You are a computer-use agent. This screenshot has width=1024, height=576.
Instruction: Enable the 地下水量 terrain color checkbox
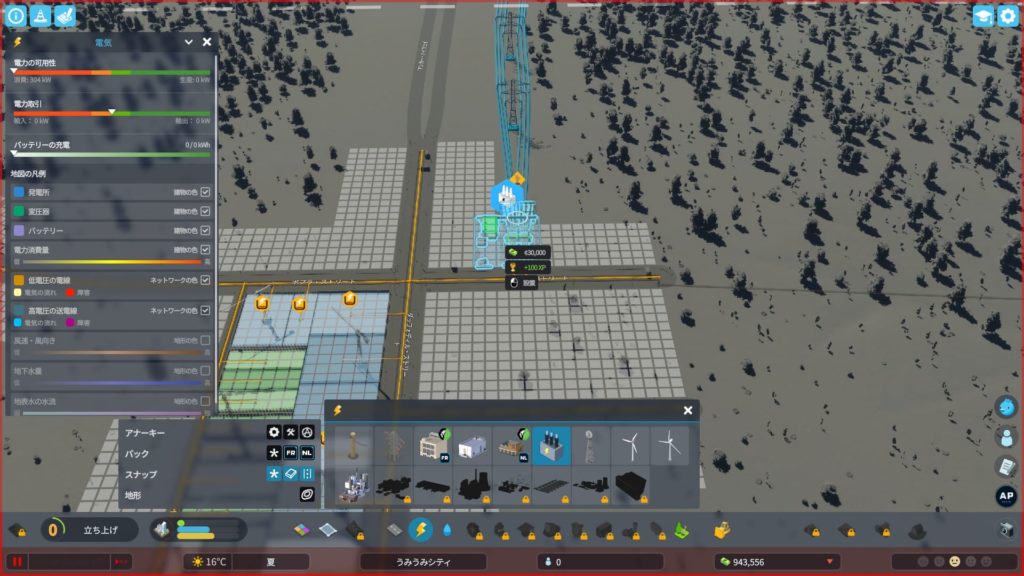click(205, 370)
